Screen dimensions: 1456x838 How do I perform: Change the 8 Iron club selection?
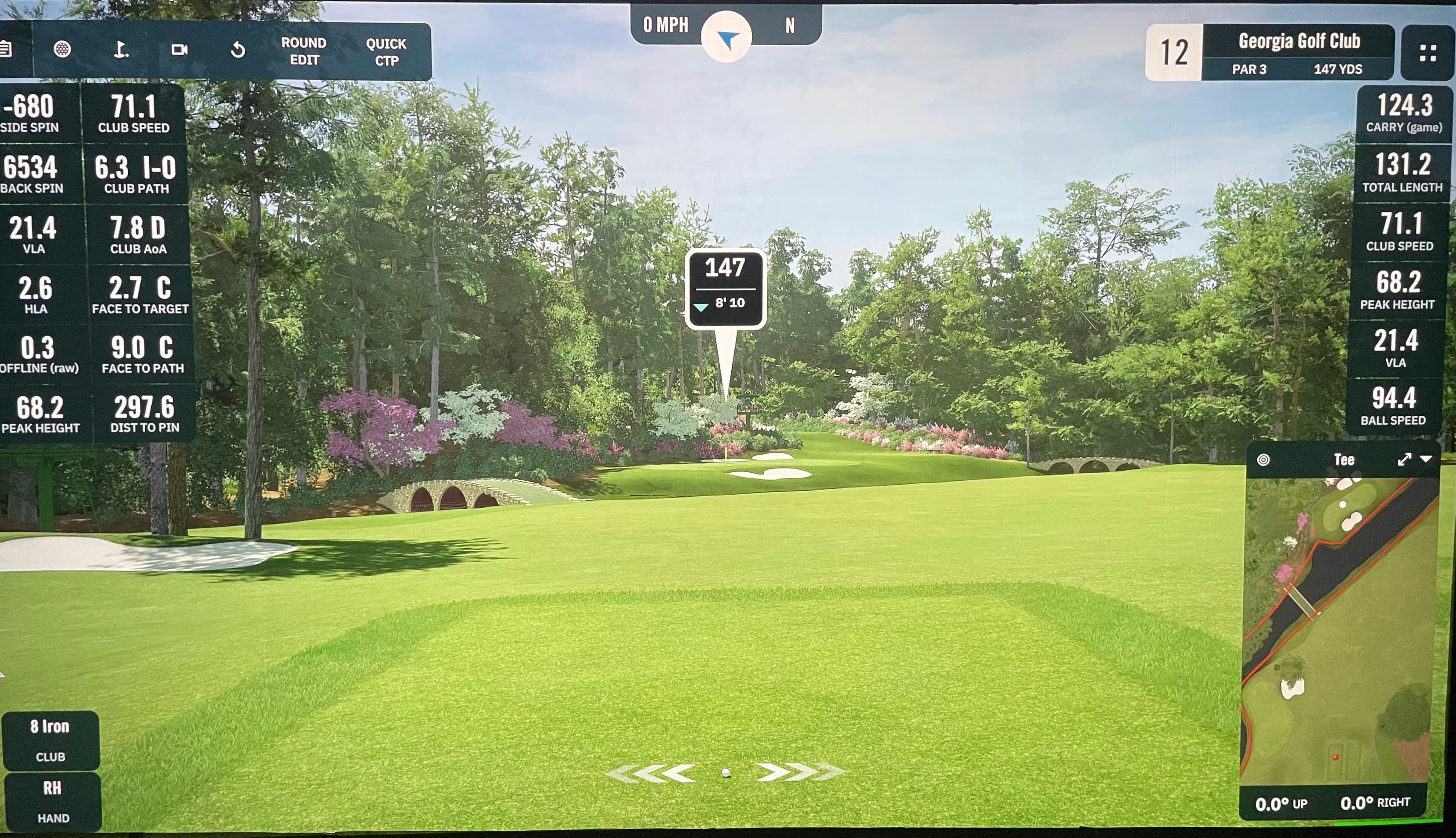point(51,740)
